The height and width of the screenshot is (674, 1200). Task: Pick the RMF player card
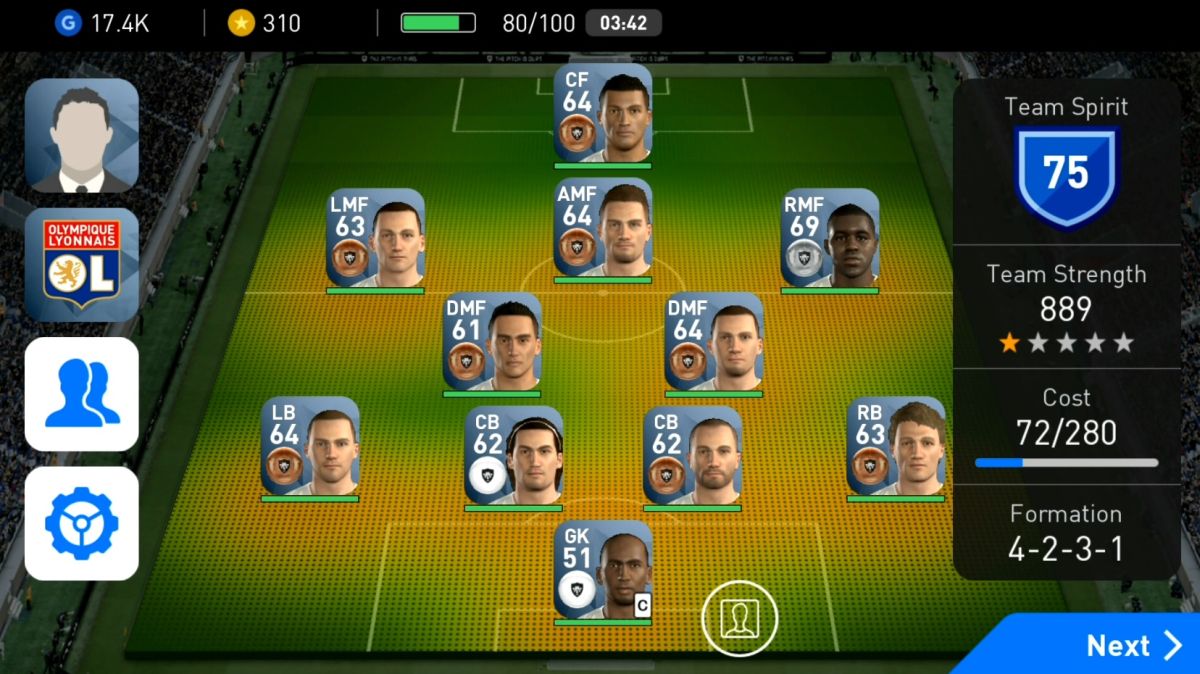click(x=830, y=238)
